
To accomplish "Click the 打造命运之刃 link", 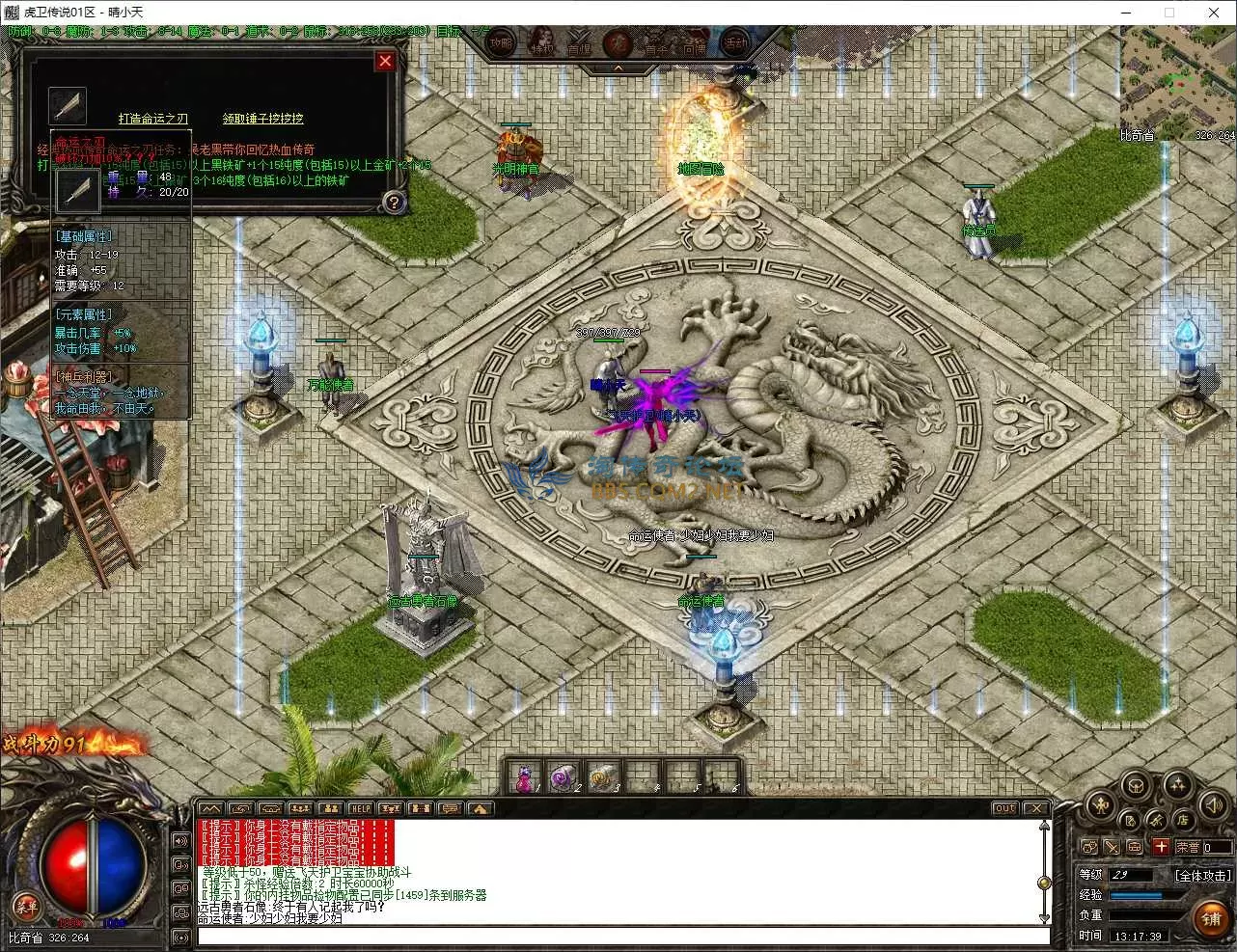I will click(x=153, y=119).
